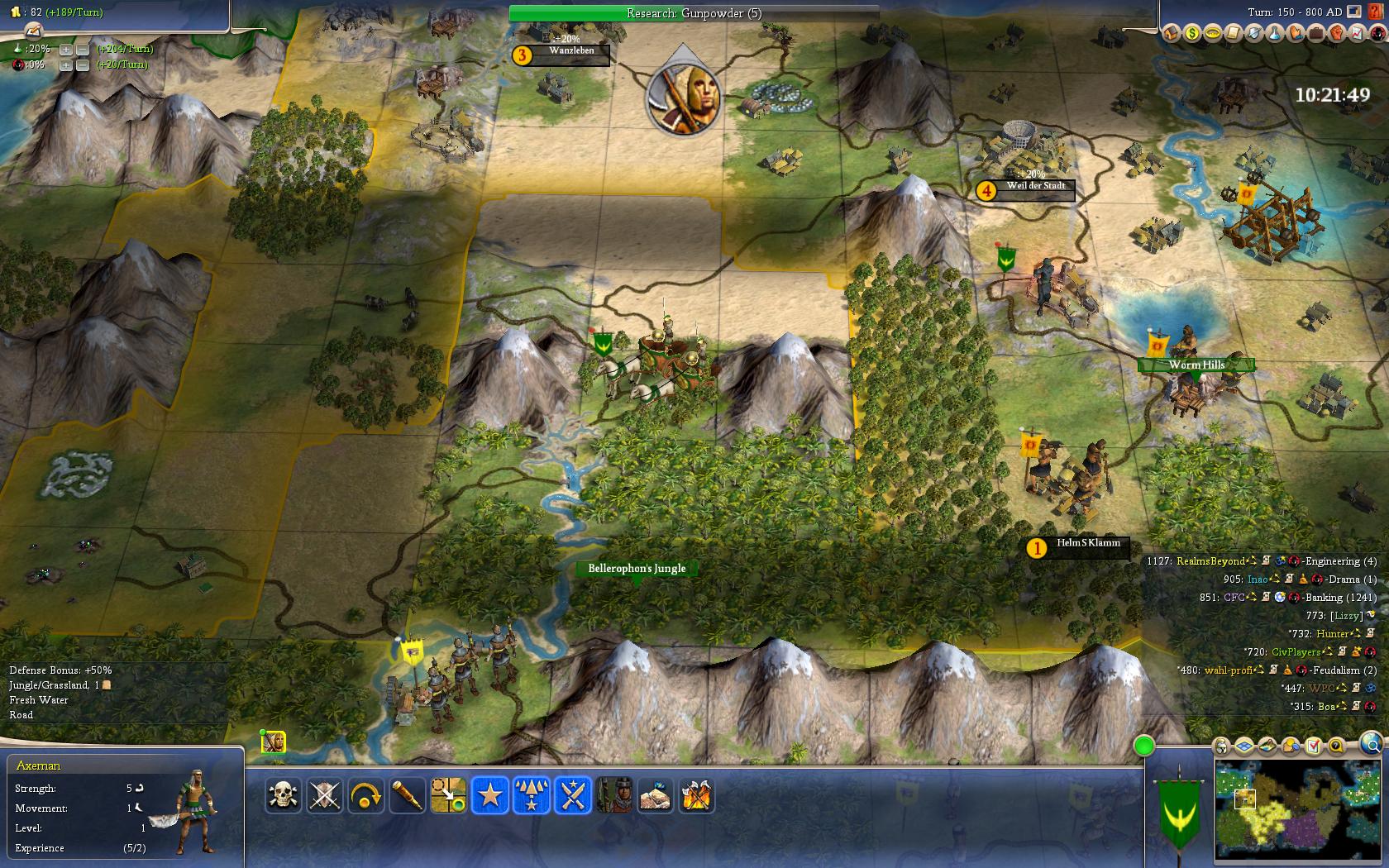This screenshot has height=868, width=1389.
Task: Choose the crossed swords promotion
Action: [572, 796]
